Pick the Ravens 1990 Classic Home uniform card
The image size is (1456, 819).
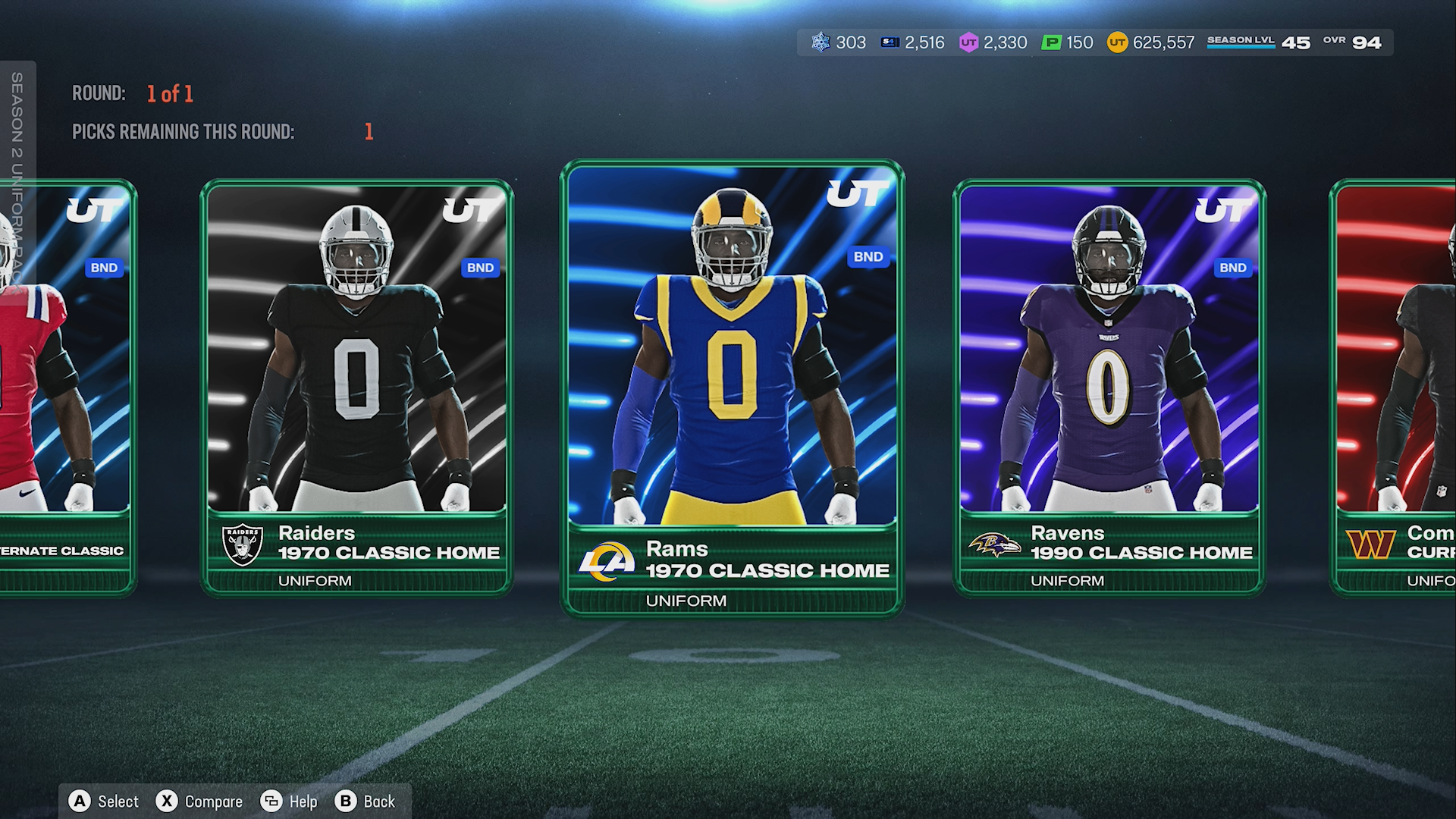pos(1109,387)
